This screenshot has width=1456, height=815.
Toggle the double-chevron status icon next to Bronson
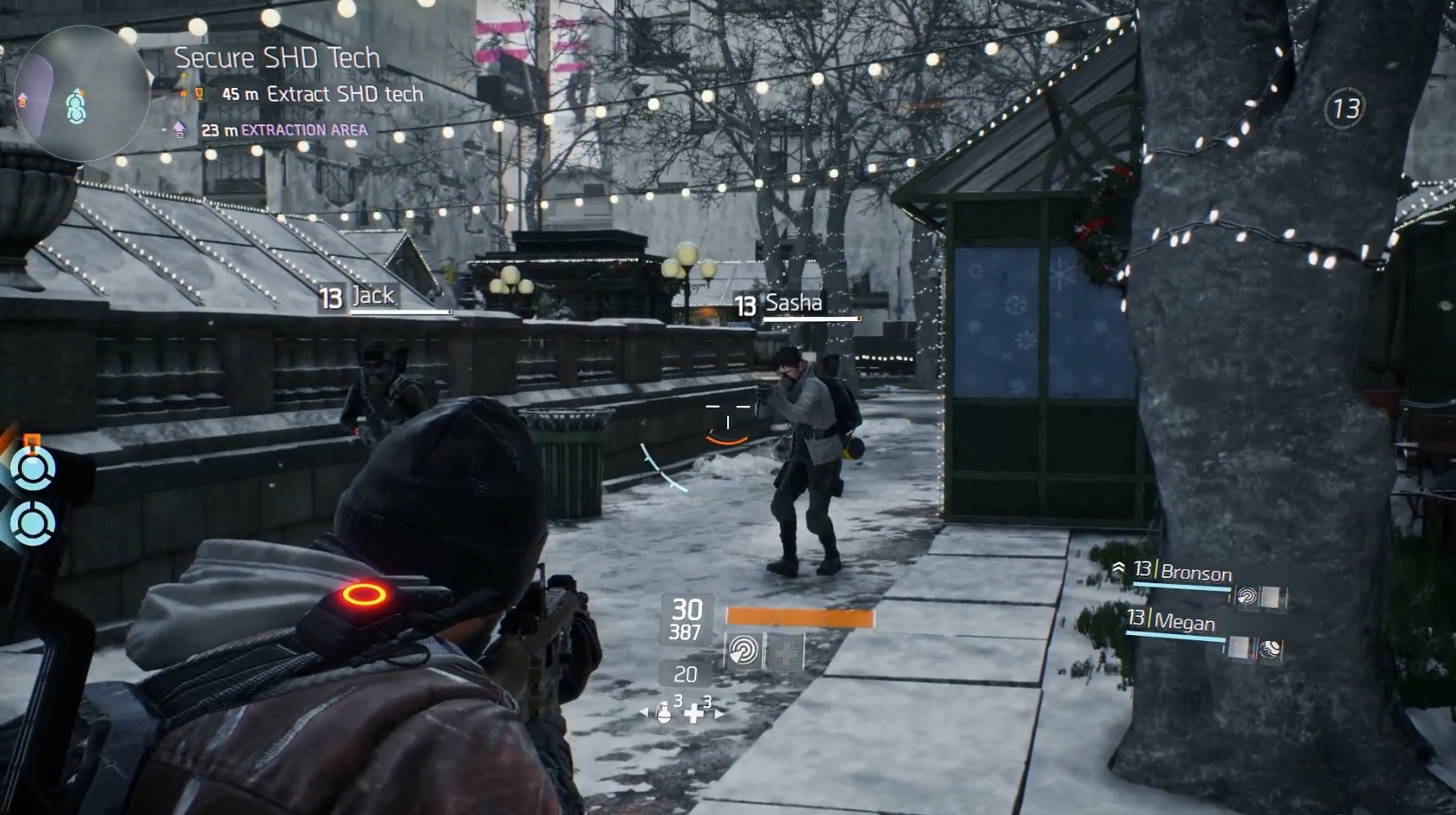(x=1119, y=567)
